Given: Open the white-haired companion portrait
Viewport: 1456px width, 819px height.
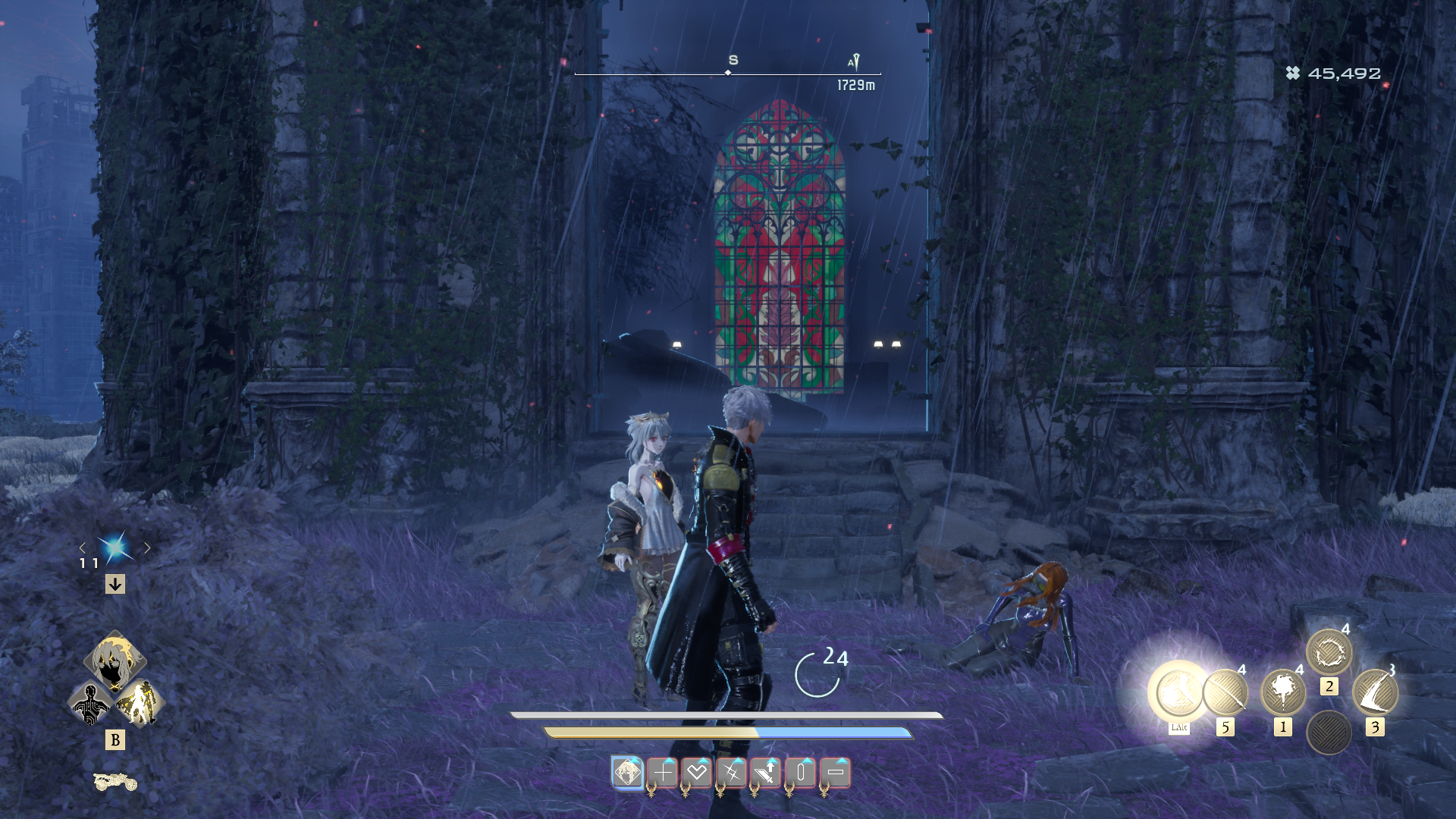Looking at the screenshot, I should pyautogui.click(x=115, y=661).
